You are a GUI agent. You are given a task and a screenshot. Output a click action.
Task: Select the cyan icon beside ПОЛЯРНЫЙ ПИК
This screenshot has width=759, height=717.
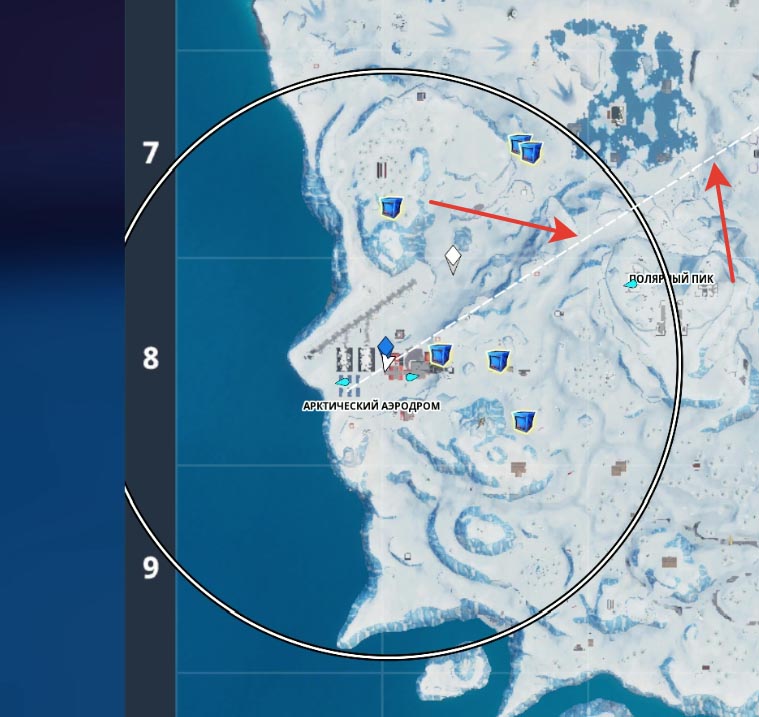click(x=632, y=285)
